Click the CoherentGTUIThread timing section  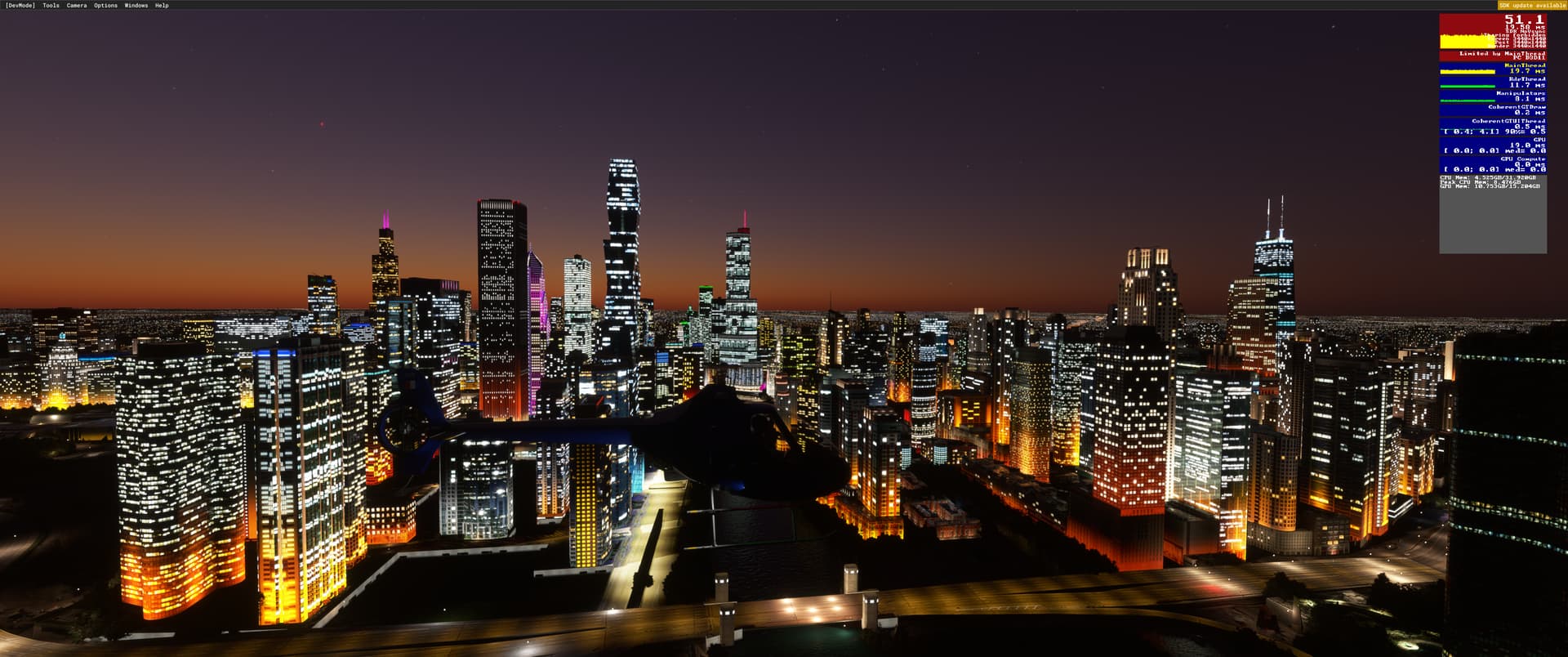[1507, 123]
